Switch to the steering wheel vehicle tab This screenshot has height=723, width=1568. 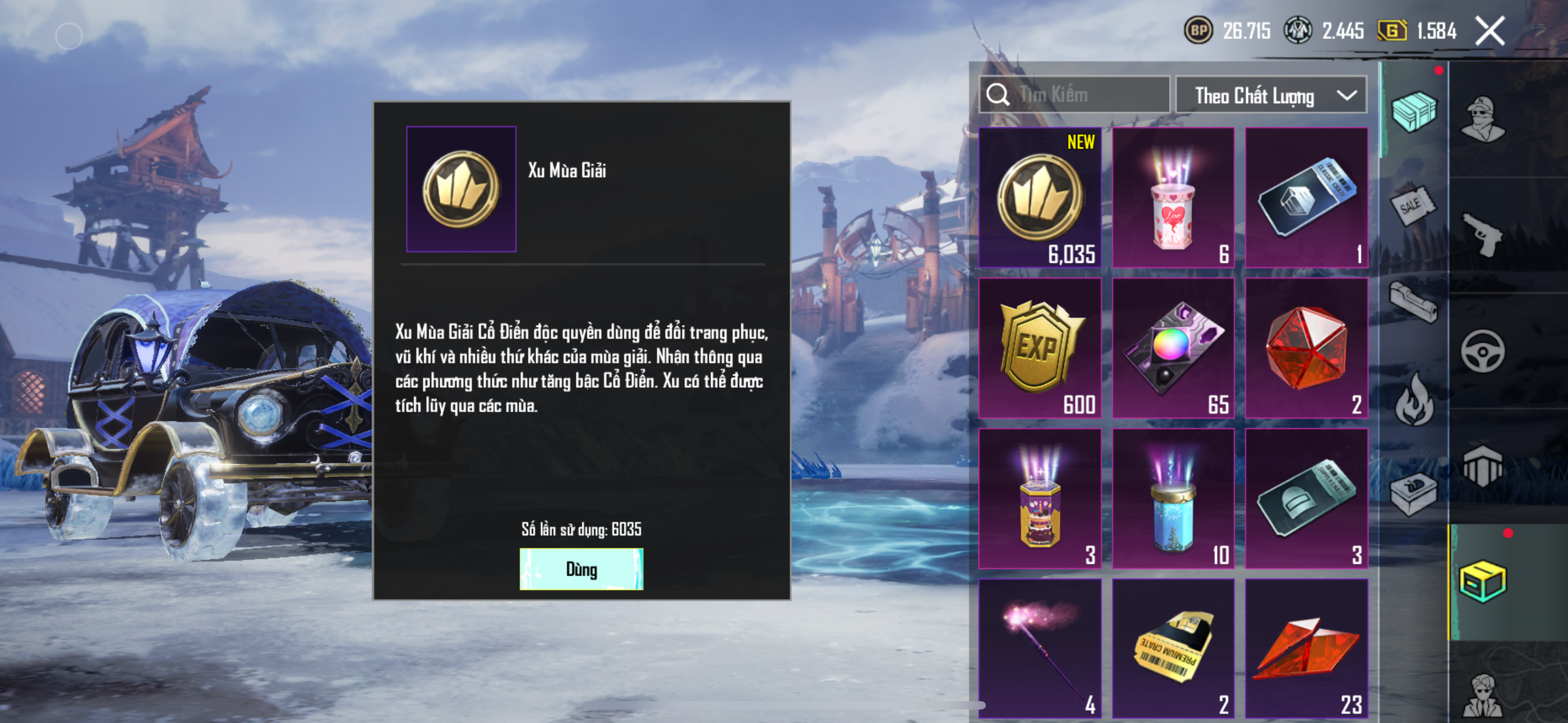1483,350
